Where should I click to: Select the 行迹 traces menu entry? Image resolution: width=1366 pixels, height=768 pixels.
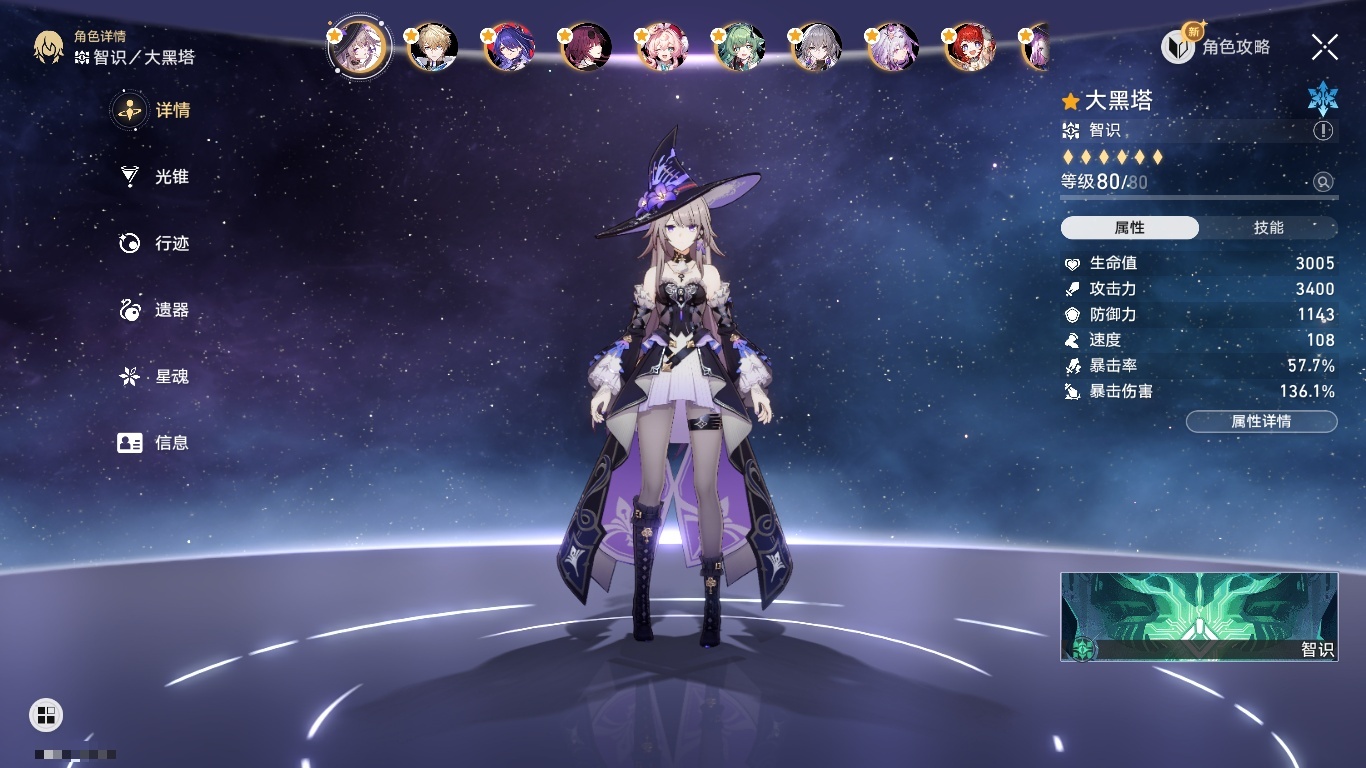tap(155, 243)
